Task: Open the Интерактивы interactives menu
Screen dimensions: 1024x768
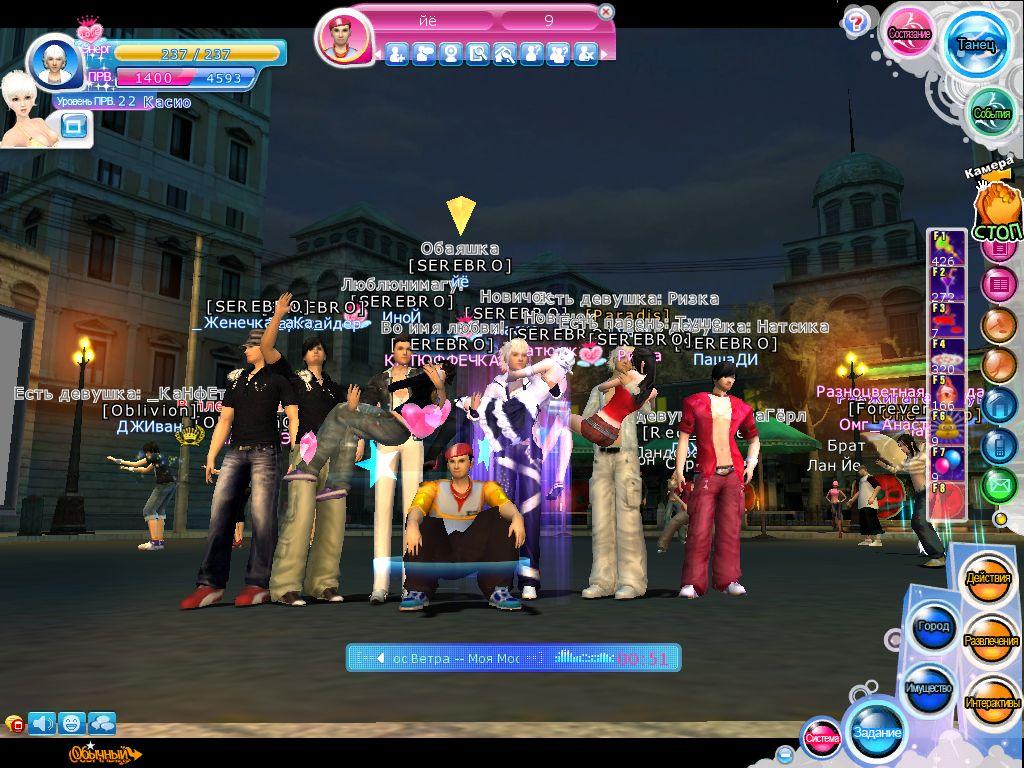Action: (x=992, y=702)
